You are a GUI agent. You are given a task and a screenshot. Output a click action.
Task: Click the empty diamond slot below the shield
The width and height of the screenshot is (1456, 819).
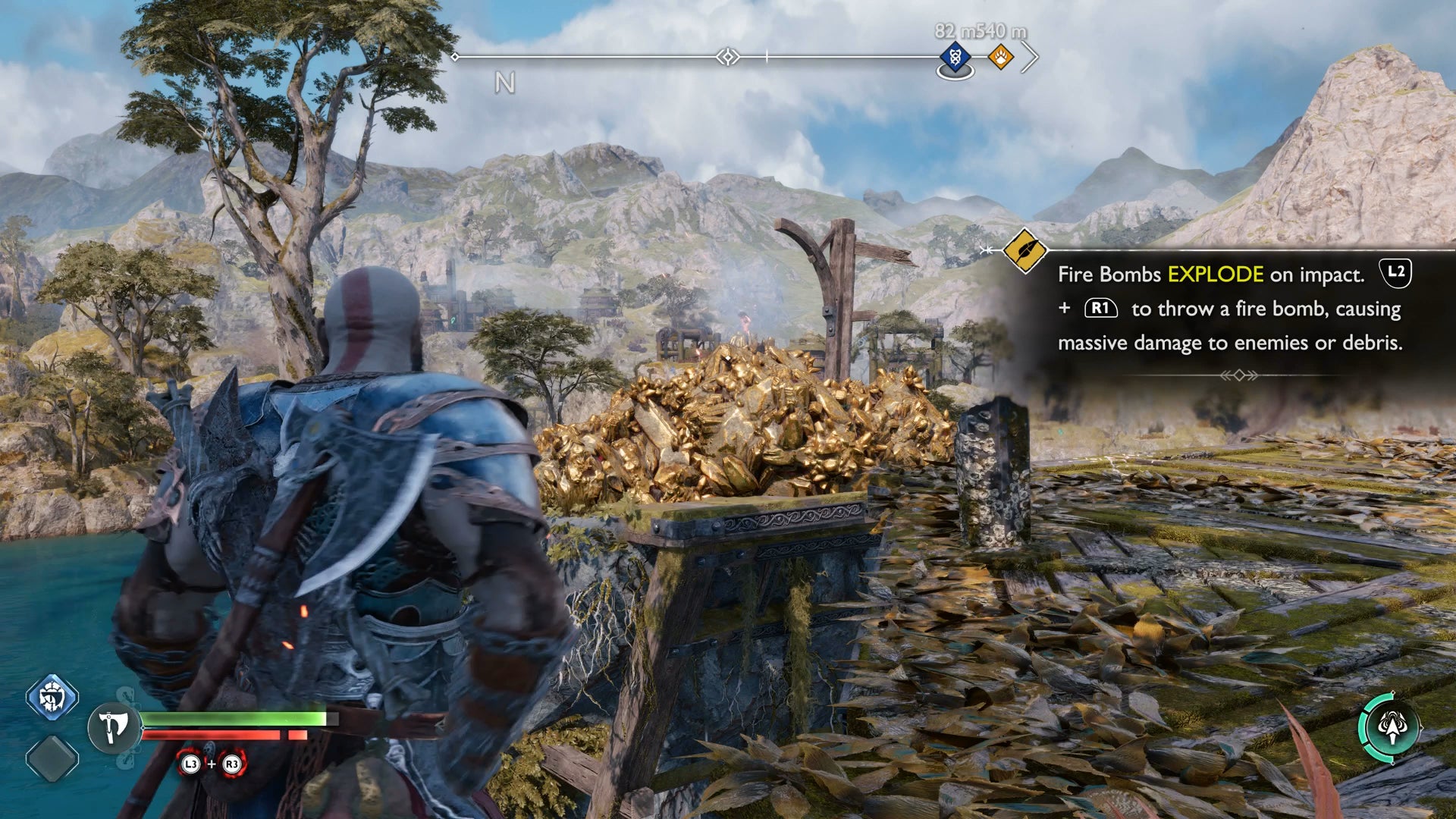[x=52, y=758]
